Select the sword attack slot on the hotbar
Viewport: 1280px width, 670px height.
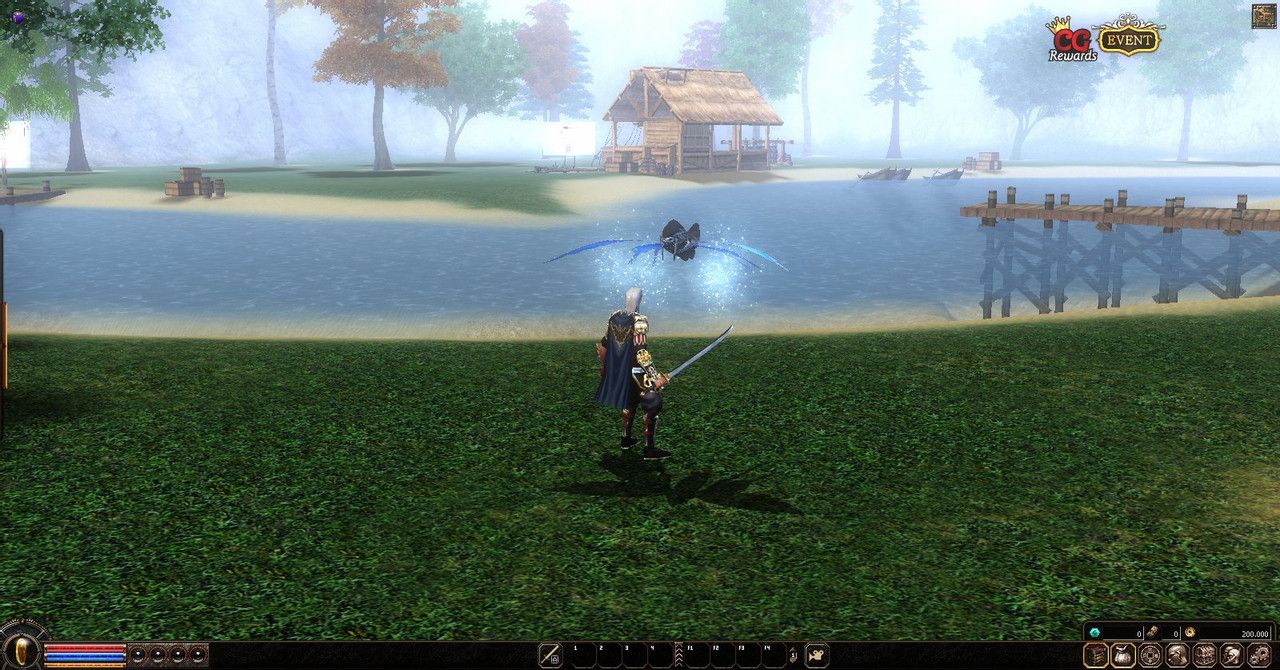pos(550,655)
